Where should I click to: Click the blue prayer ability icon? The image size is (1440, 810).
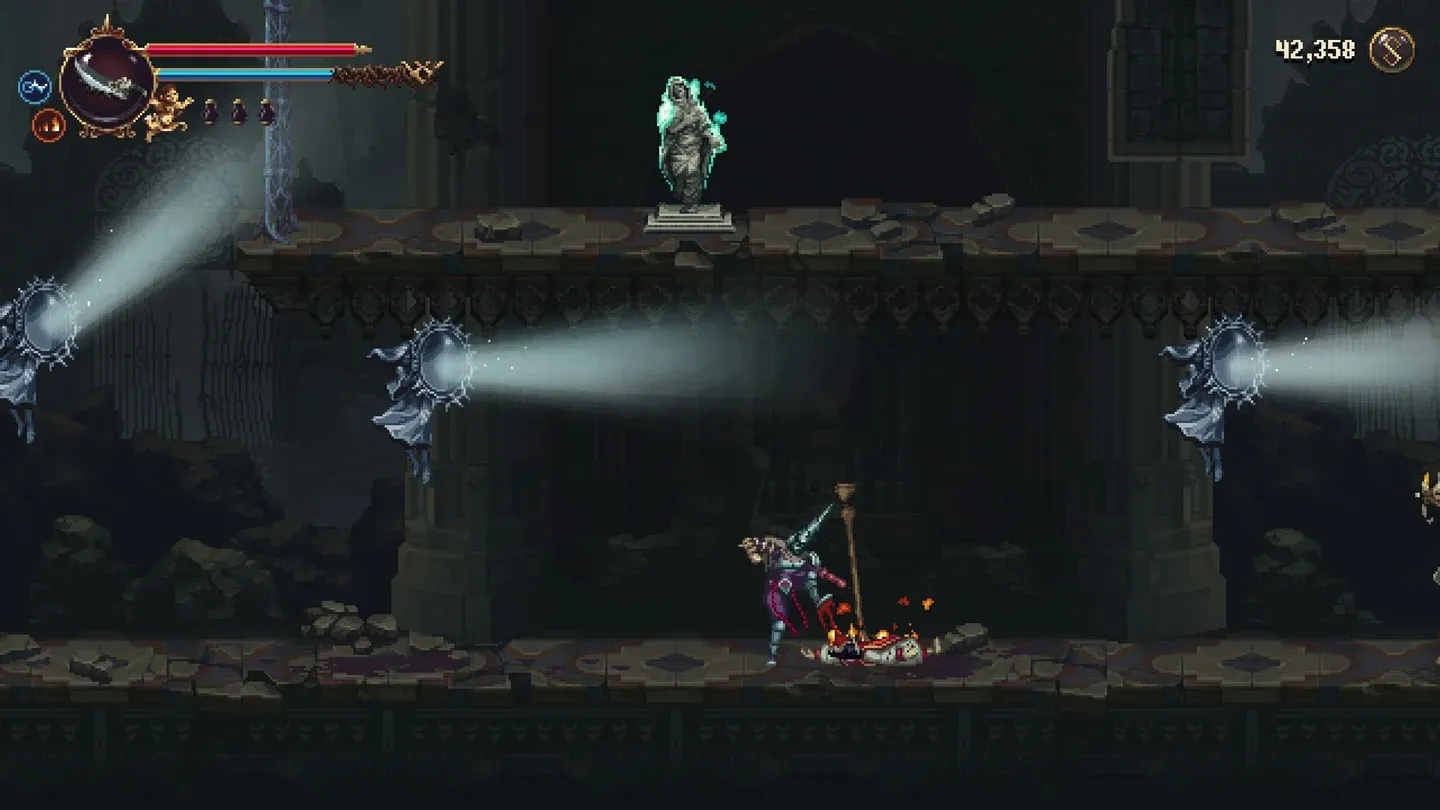tap(34, 86)
